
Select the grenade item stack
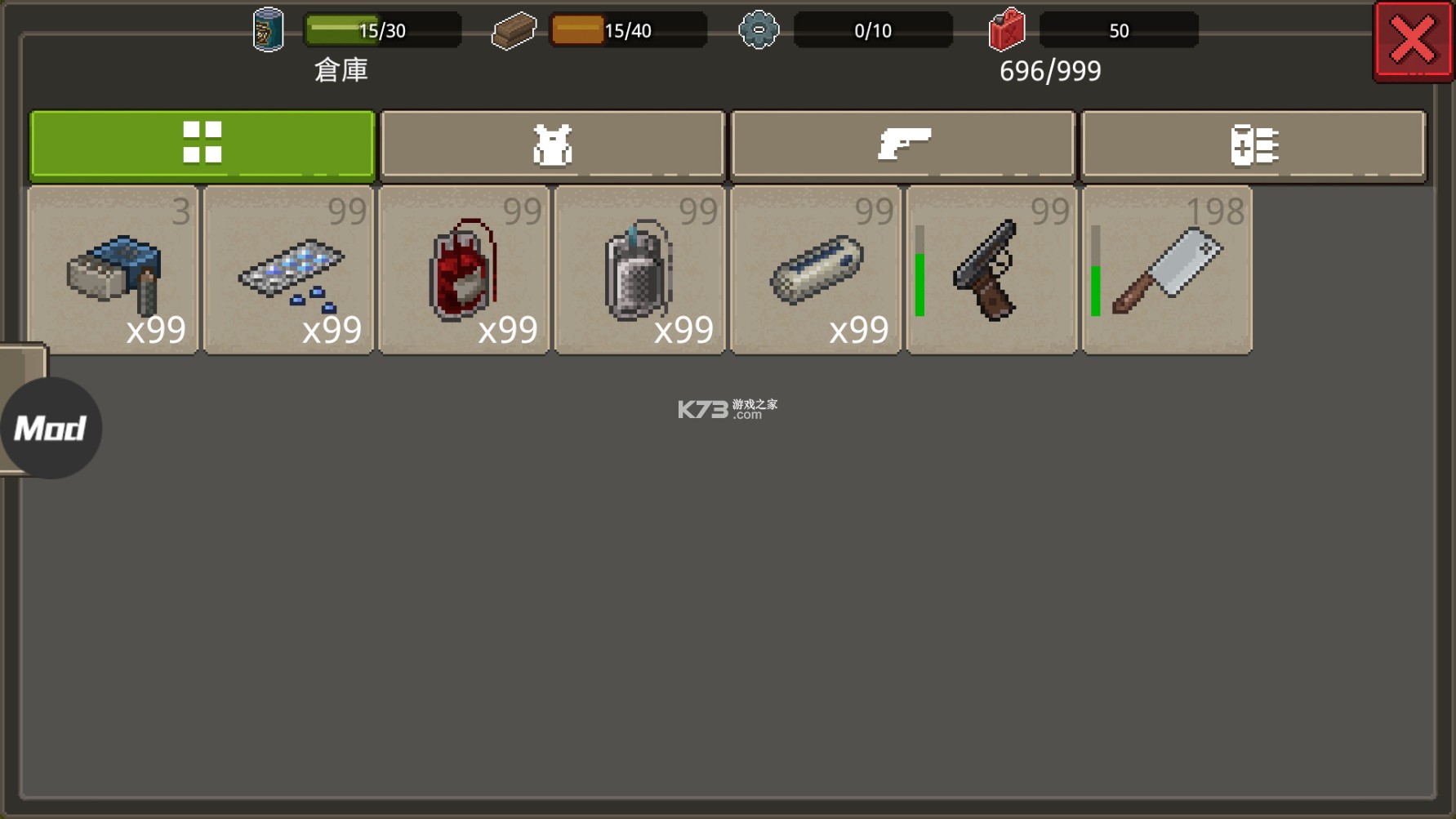tap(639, 269)
